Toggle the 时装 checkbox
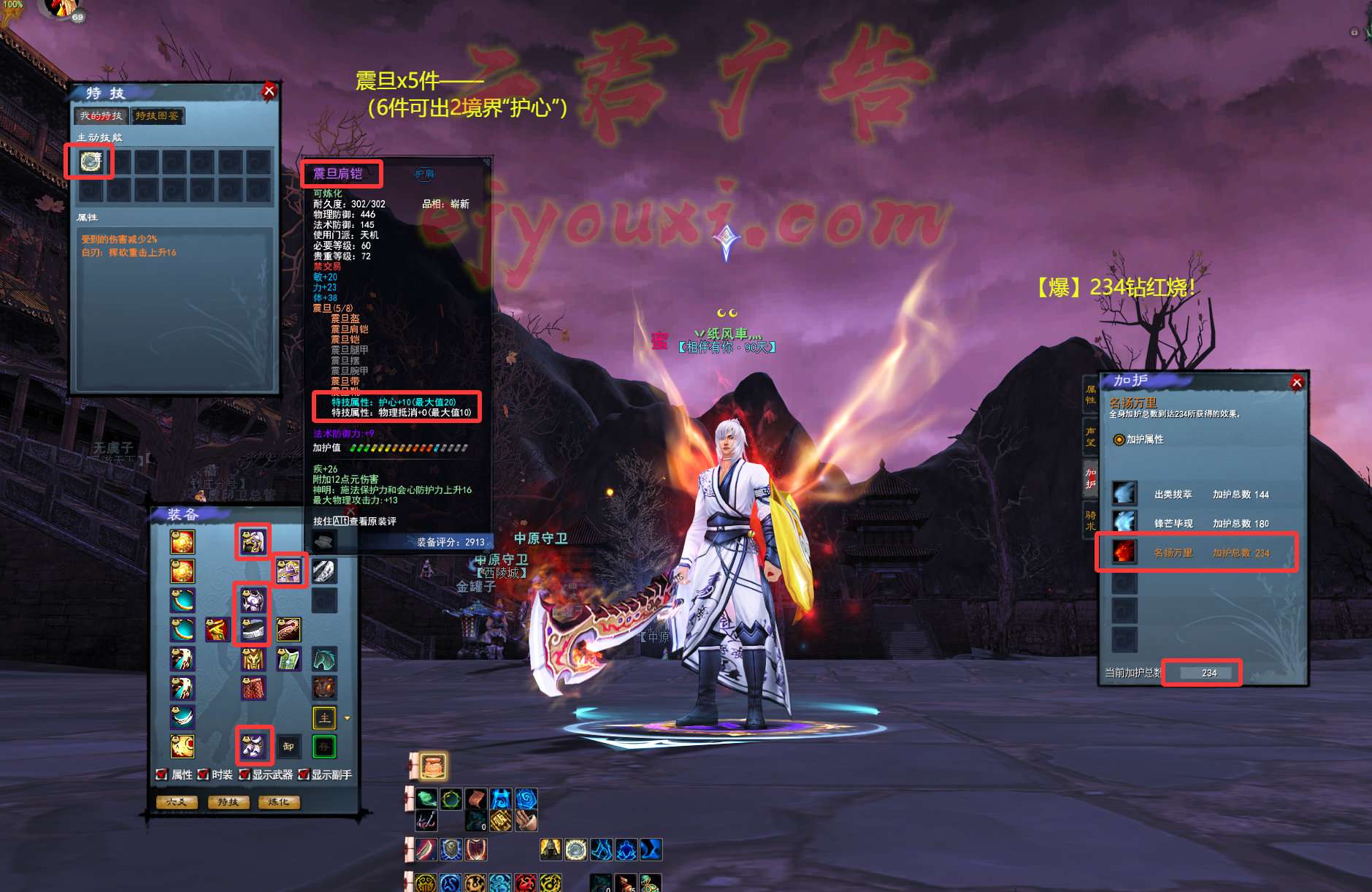 pos(204,774)
